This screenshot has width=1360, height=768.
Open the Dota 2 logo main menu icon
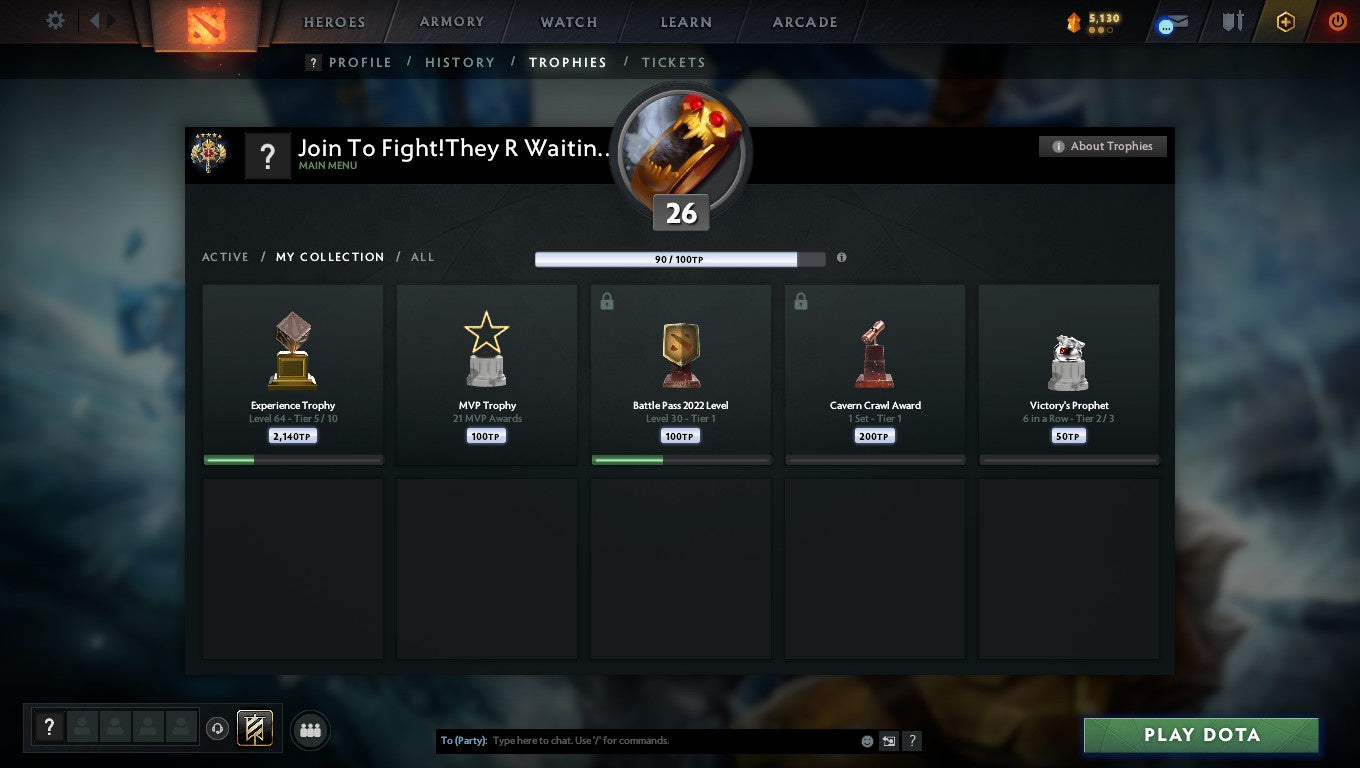click(x=207, y=22)
